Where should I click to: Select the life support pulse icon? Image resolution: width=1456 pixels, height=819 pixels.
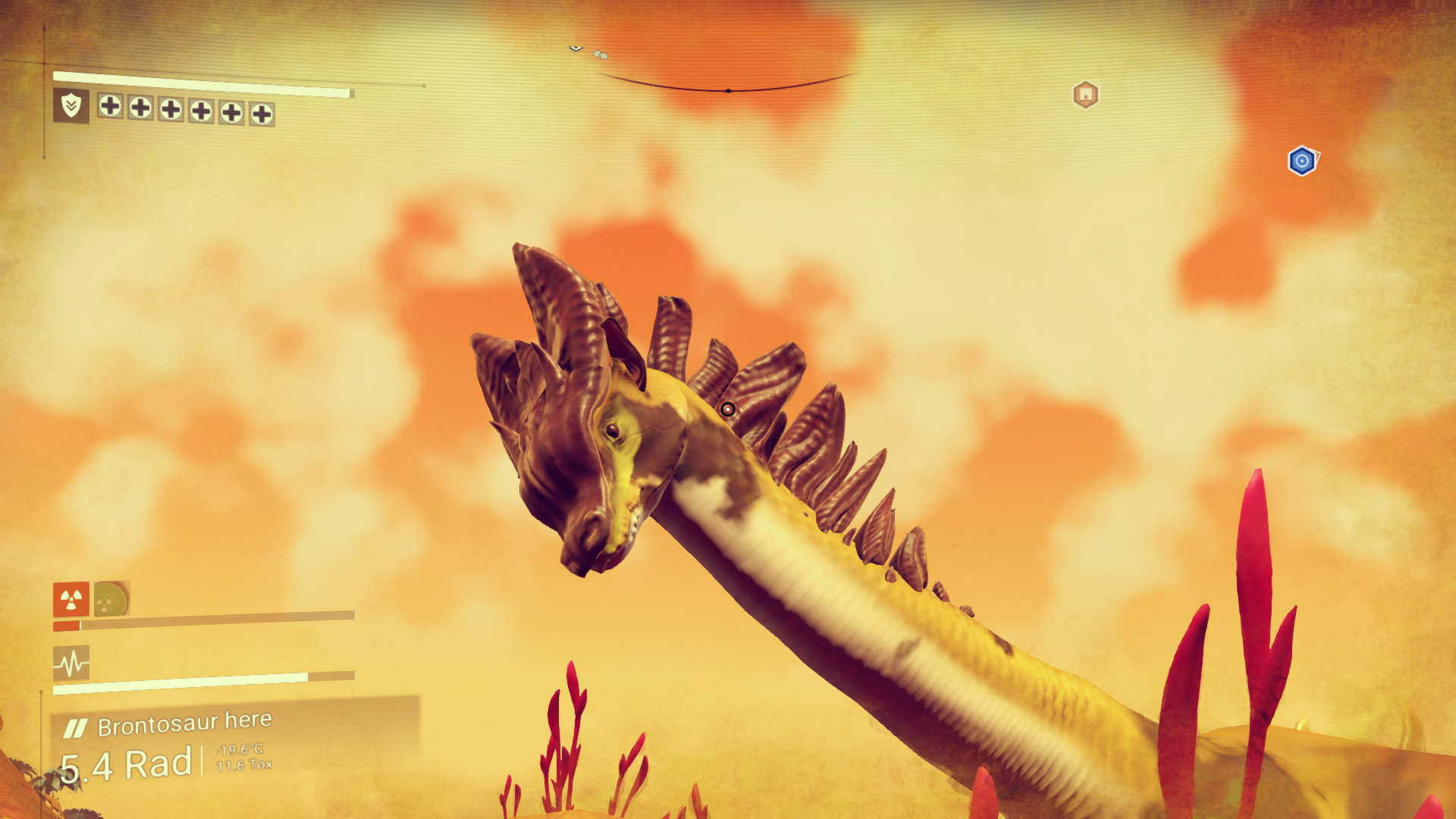pos(71,664)
